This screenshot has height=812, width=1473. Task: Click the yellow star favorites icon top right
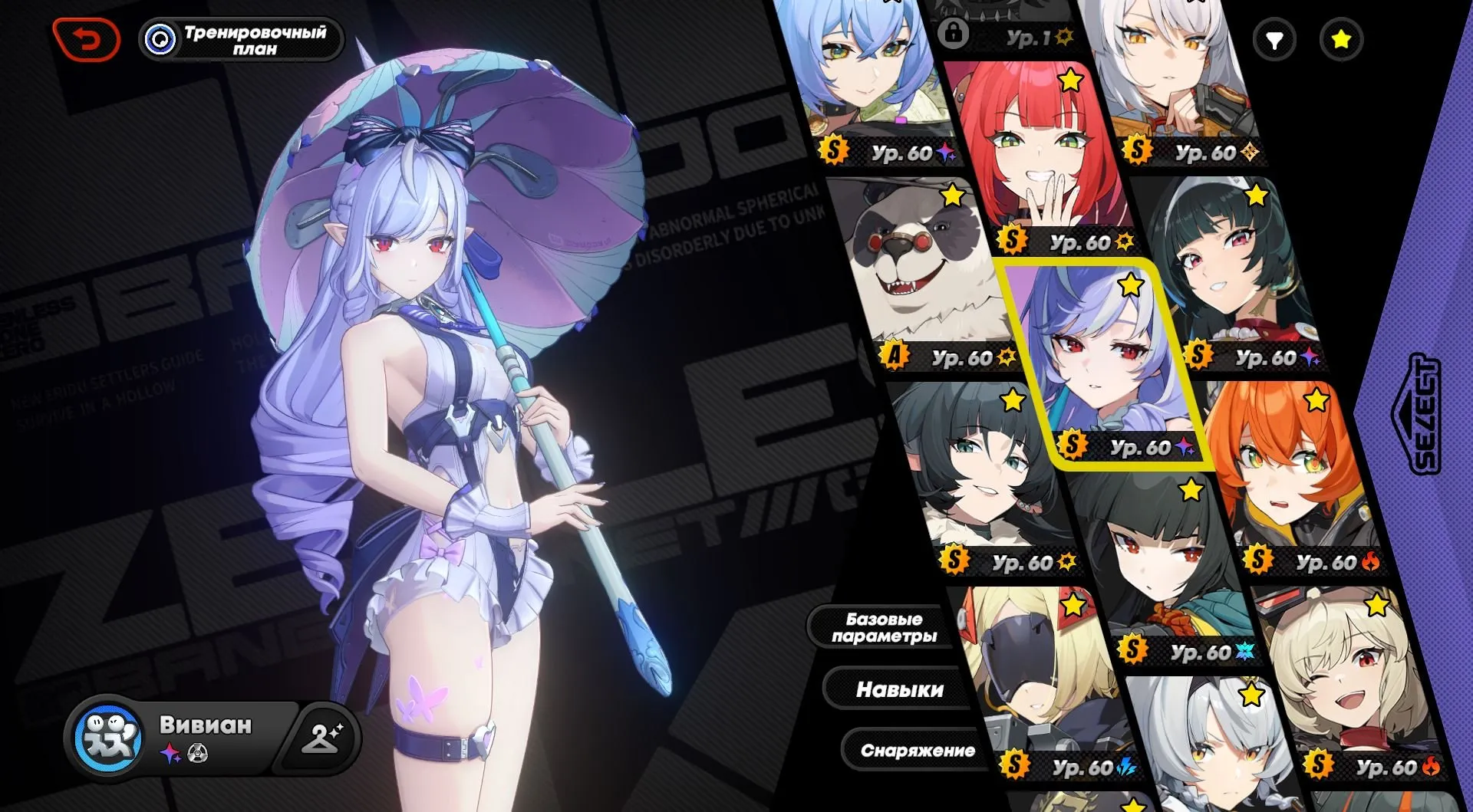(1340, 41)
